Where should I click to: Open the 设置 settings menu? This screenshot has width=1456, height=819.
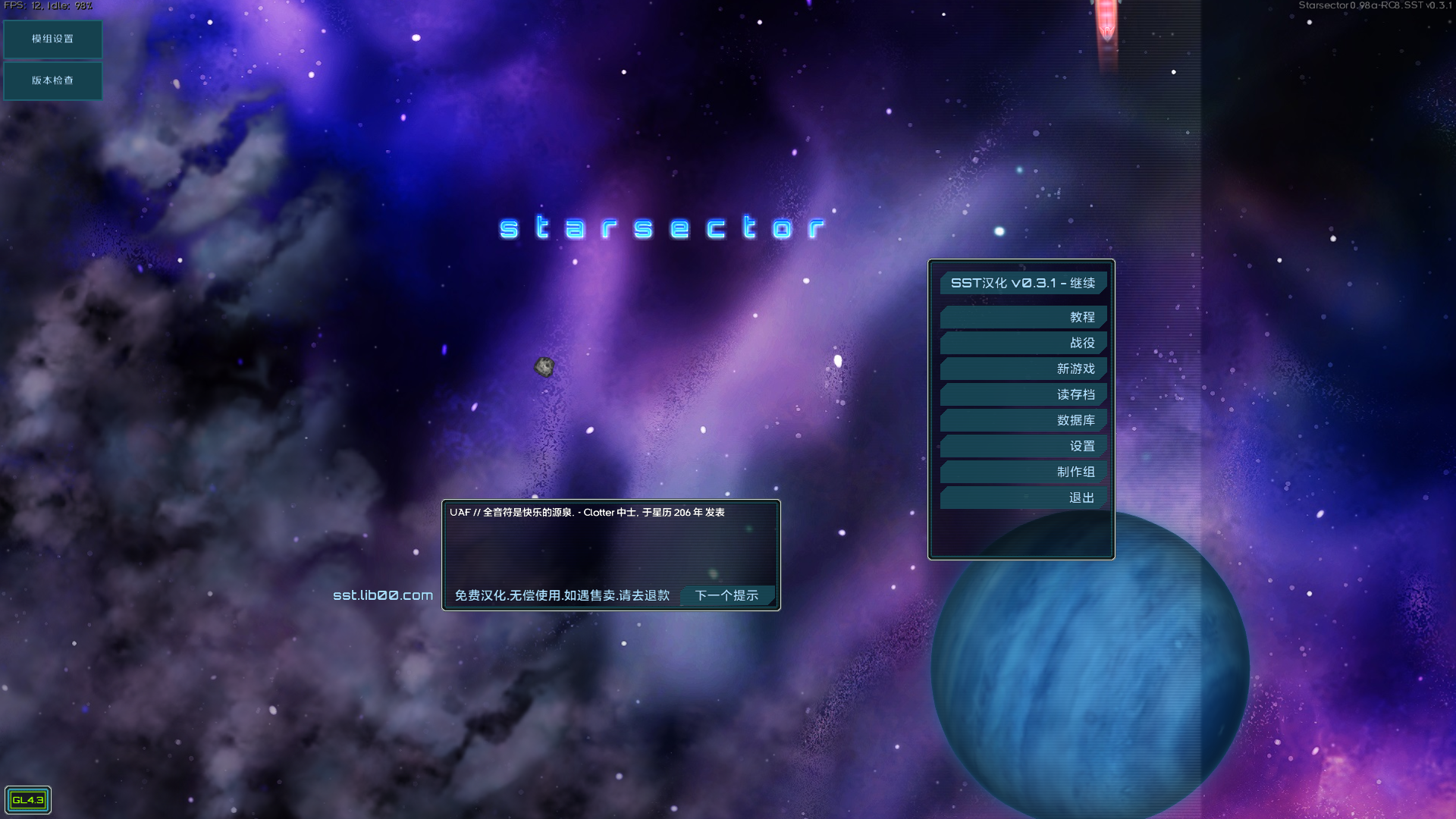(x=1023, y=446)
